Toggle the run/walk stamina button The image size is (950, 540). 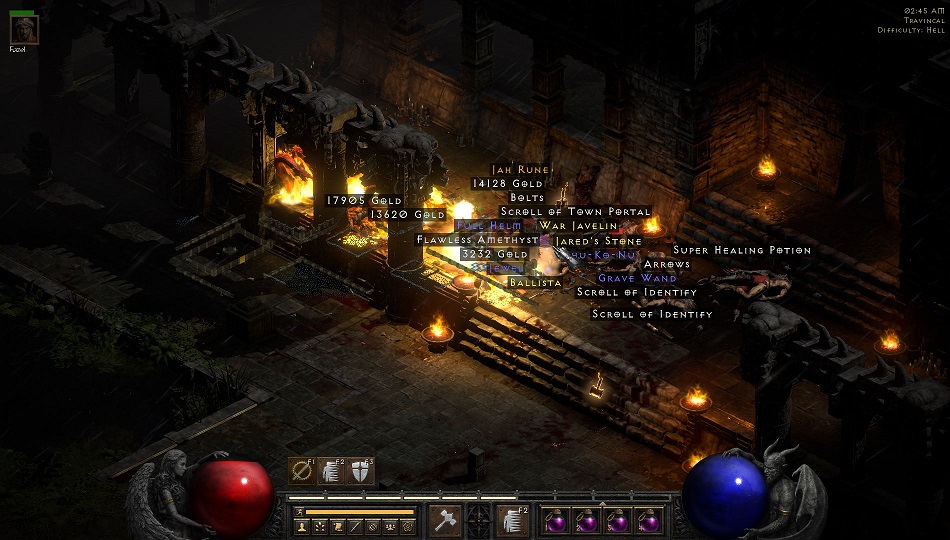coord(298,512)
